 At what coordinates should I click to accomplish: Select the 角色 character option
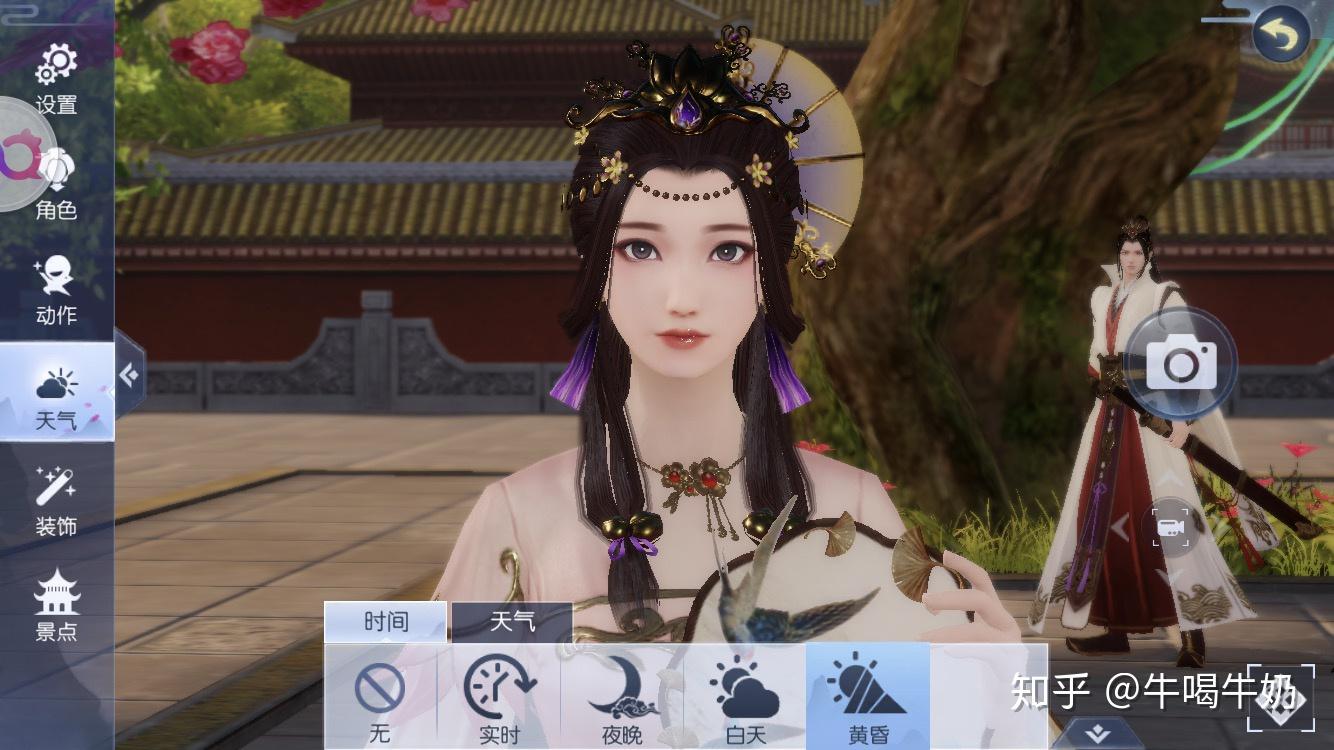pyautogui.click(x=56, y=183)
